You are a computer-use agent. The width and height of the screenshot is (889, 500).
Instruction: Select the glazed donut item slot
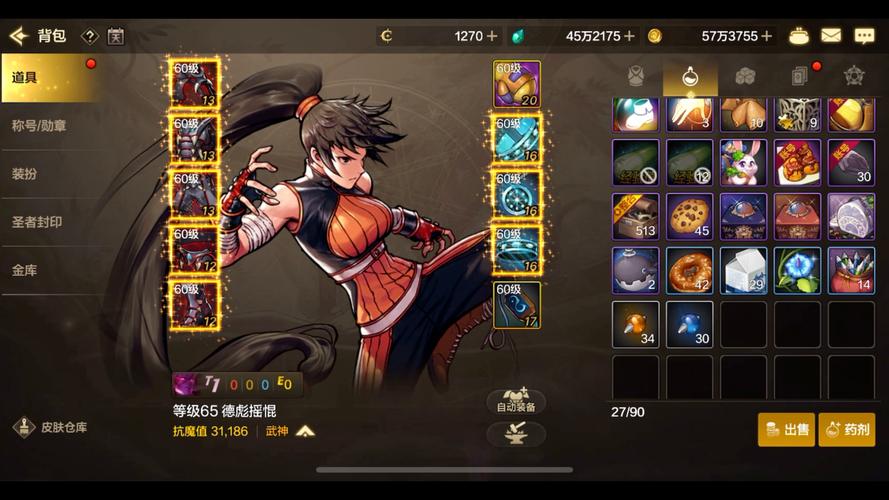pyautogui.click(x=689, y=270)
